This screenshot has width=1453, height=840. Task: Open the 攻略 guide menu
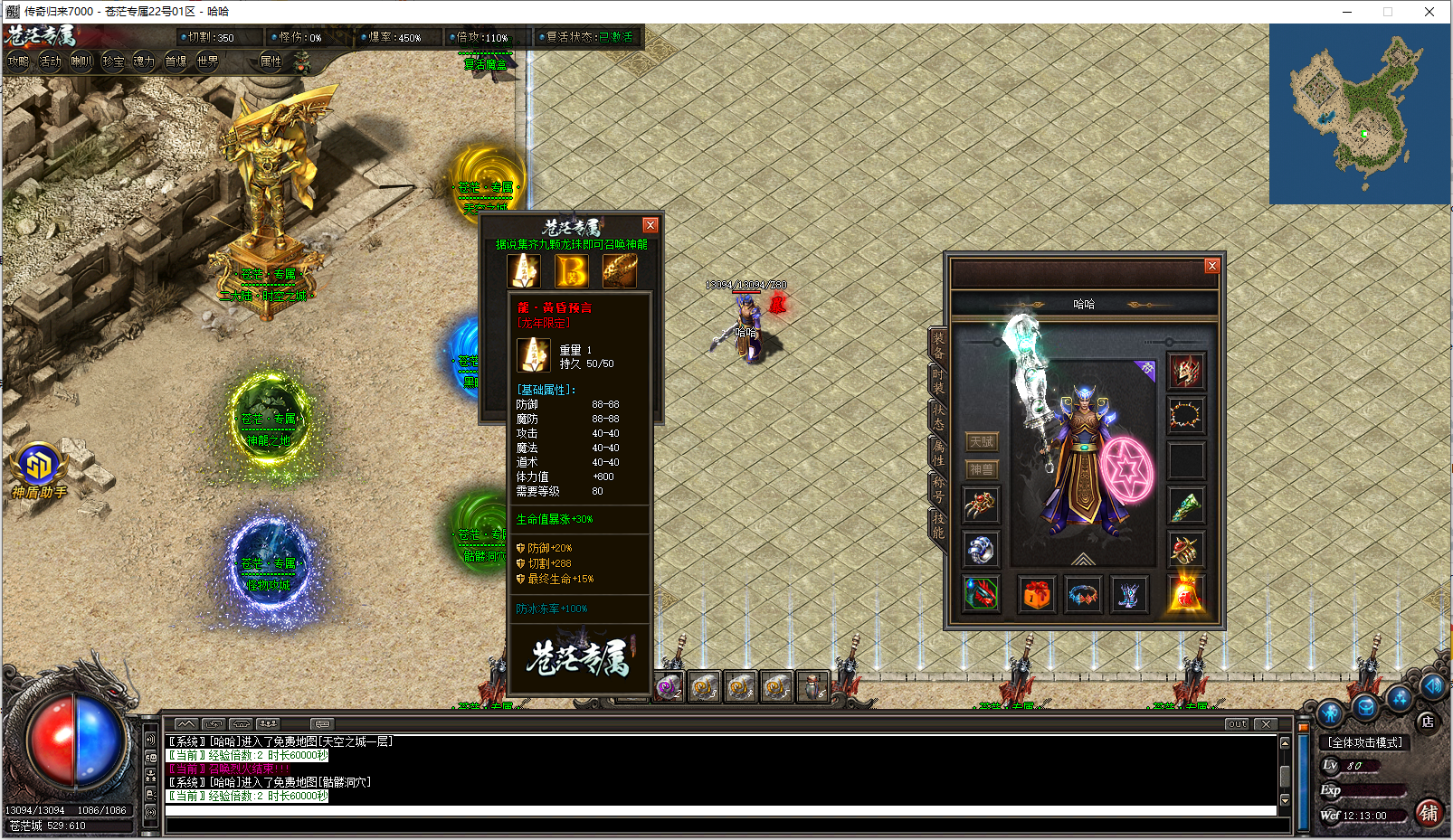click(18, 61)
